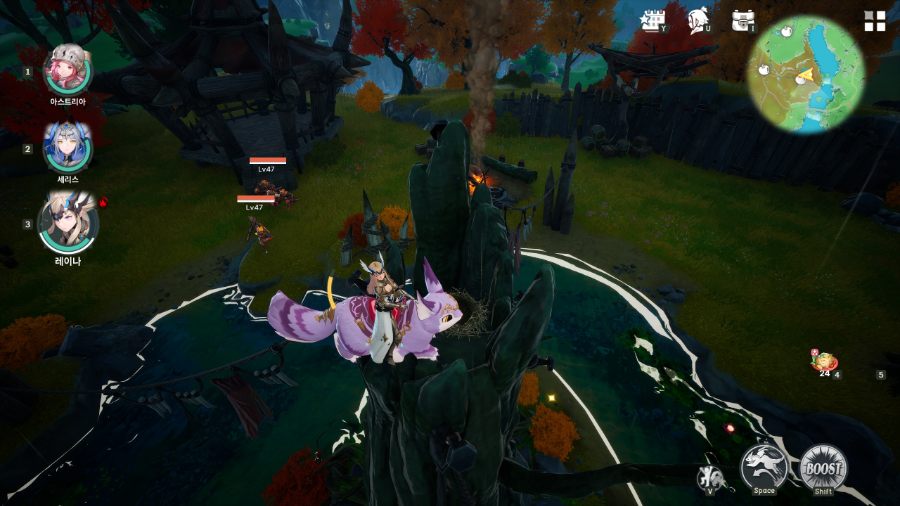Switch to party member 아스트리아
The width and height of the screenshot is (900, 506).
(68, 70)
